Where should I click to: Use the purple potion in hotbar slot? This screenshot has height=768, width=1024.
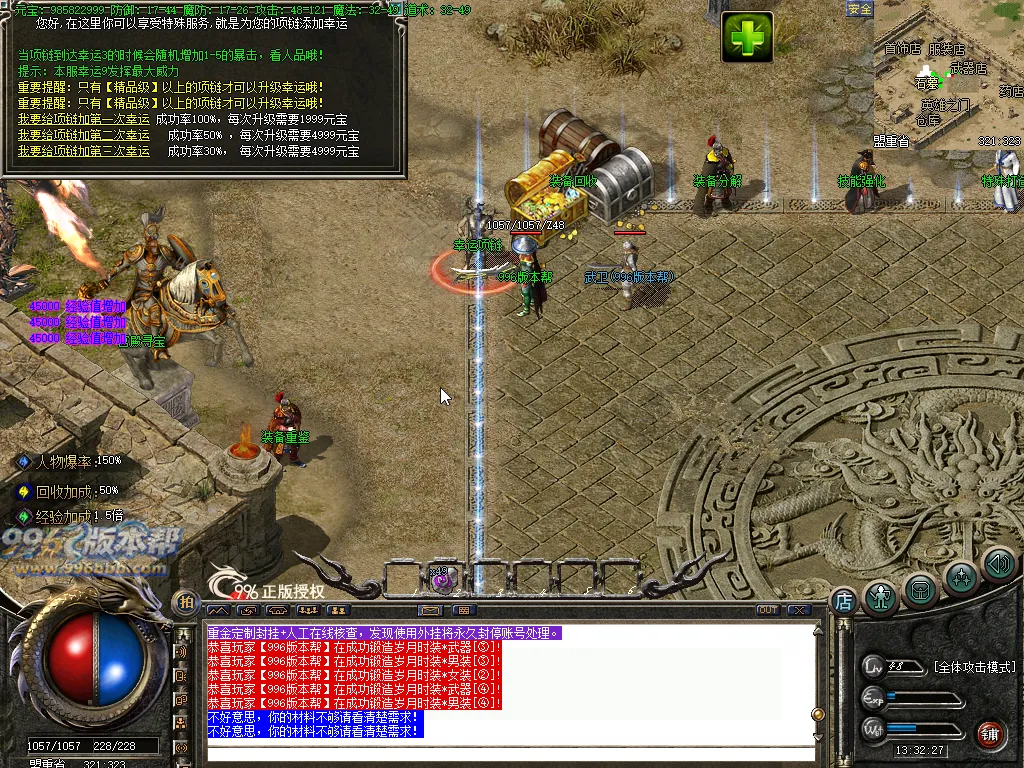click(443, 580)
